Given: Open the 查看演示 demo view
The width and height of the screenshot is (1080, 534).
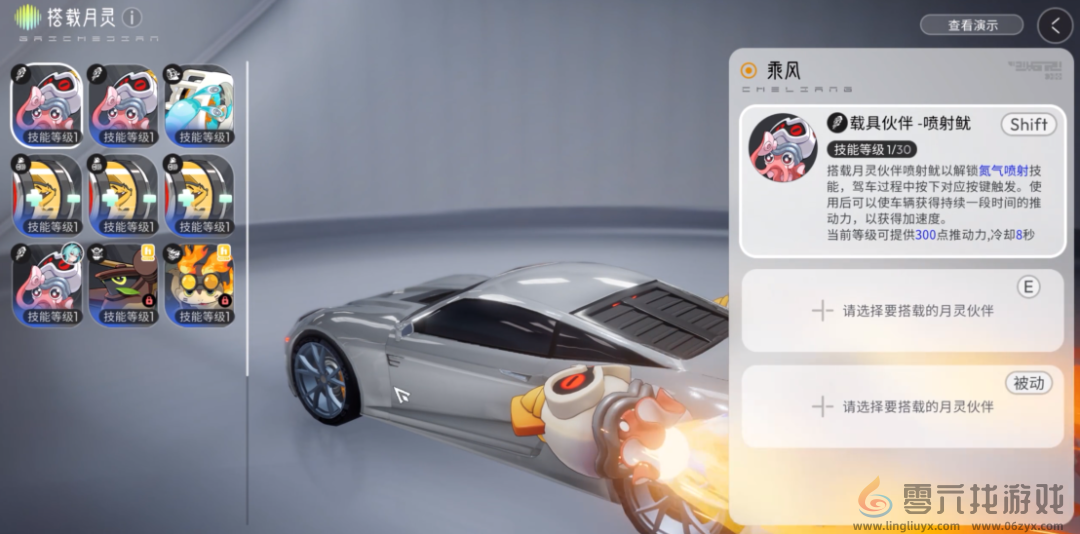Looking at the screenshot, I should pyautogui.click(x=971, y=25).
